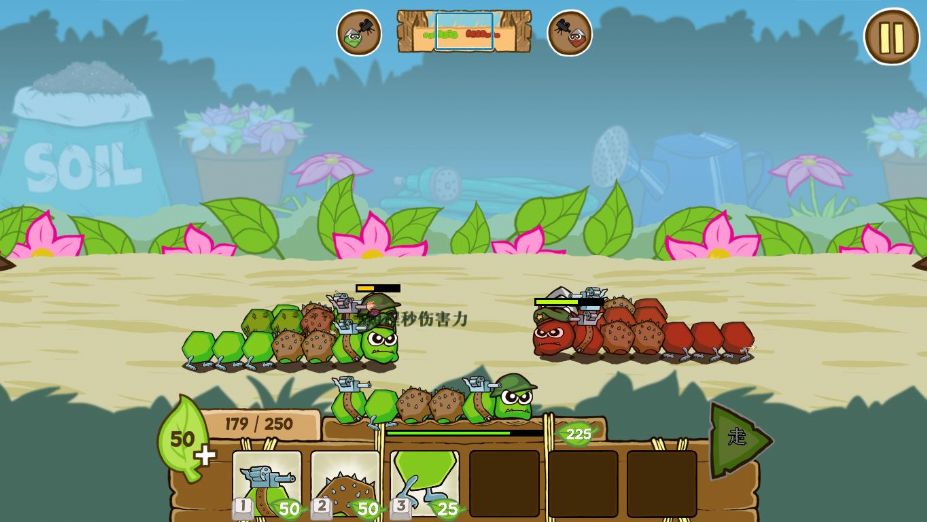The image size is (927, 522).
Task: Send the caterpillar with the arrow button
Action: click(x=739, y=440)
